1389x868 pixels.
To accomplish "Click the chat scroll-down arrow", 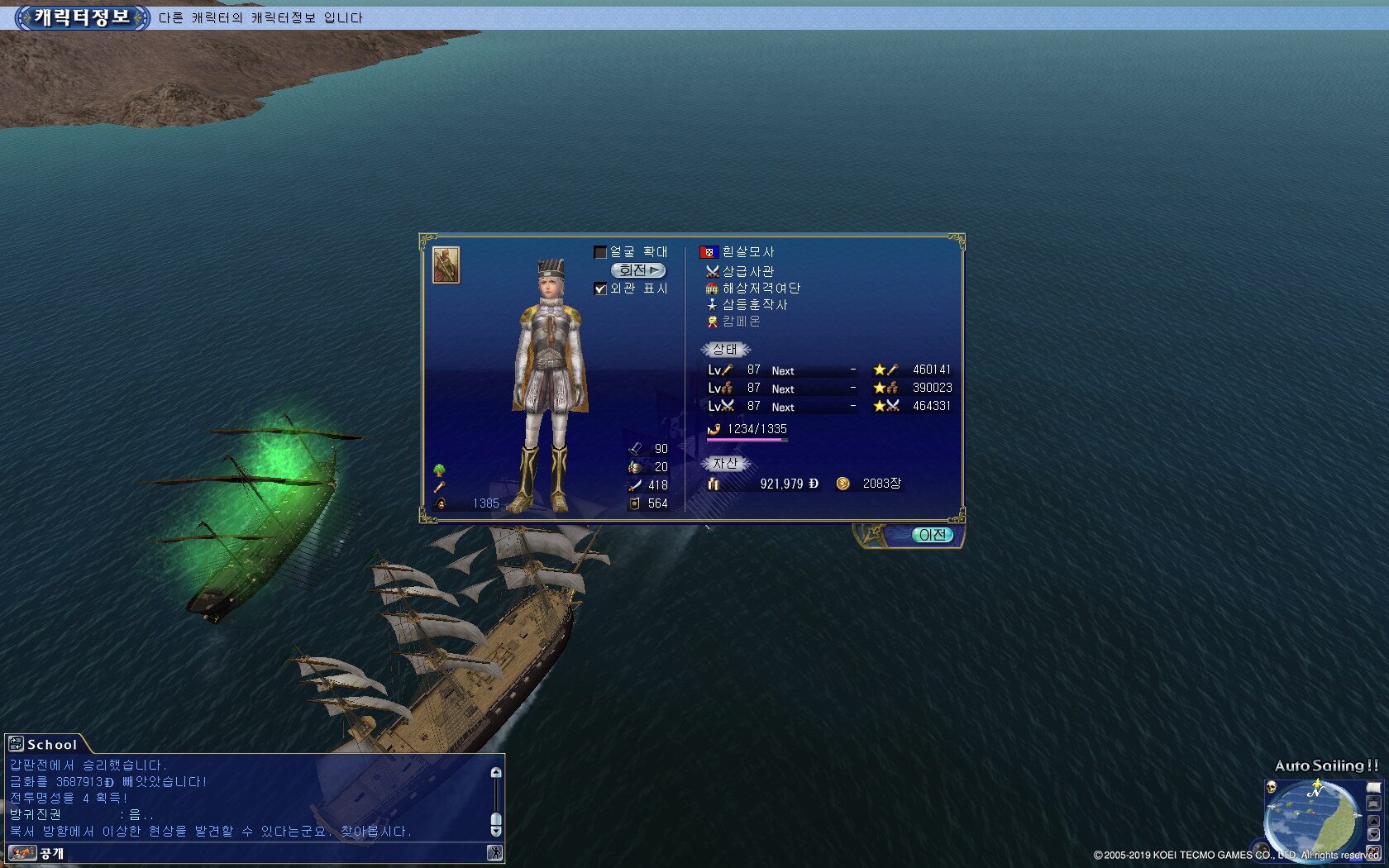I will 496,831.
